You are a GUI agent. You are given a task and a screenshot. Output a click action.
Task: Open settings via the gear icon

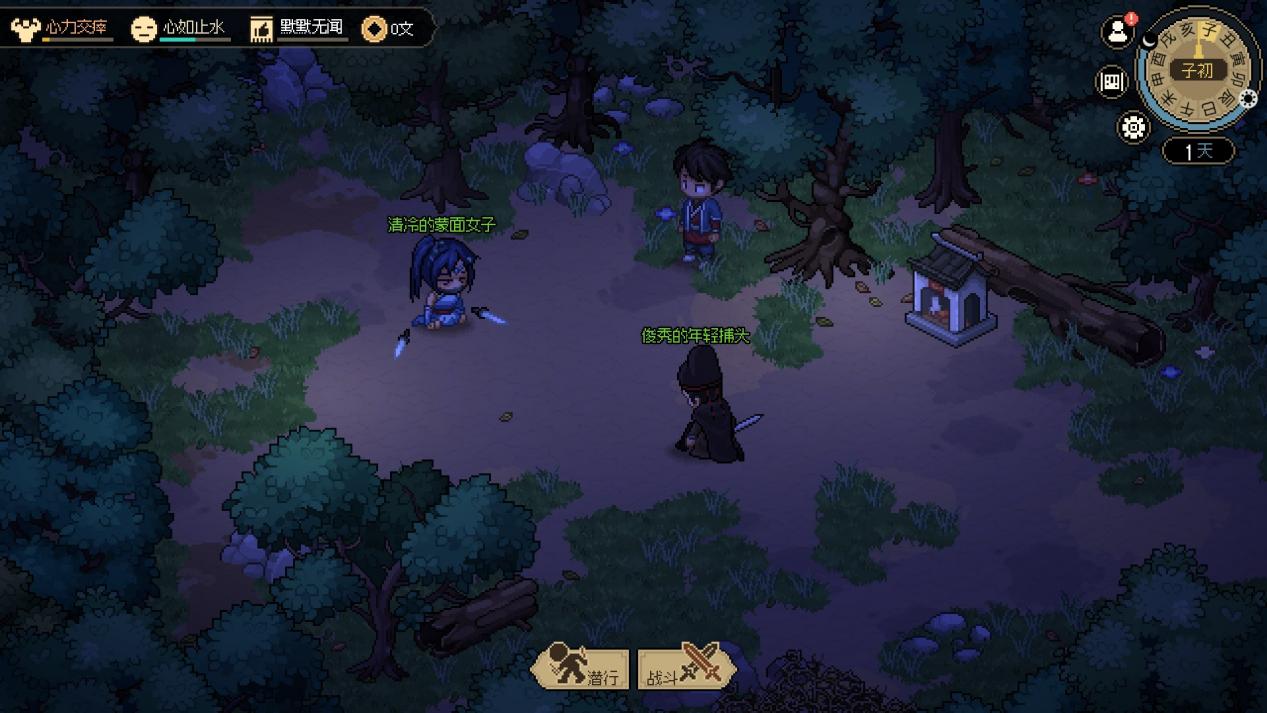click(1133, 128)
